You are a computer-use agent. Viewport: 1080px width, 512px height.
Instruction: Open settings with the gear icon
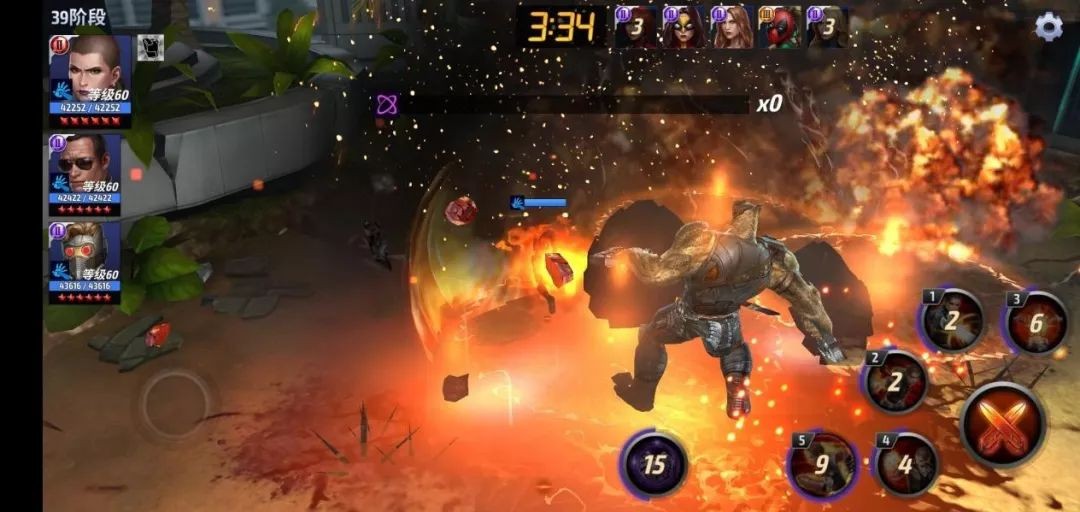[1048, 27]
